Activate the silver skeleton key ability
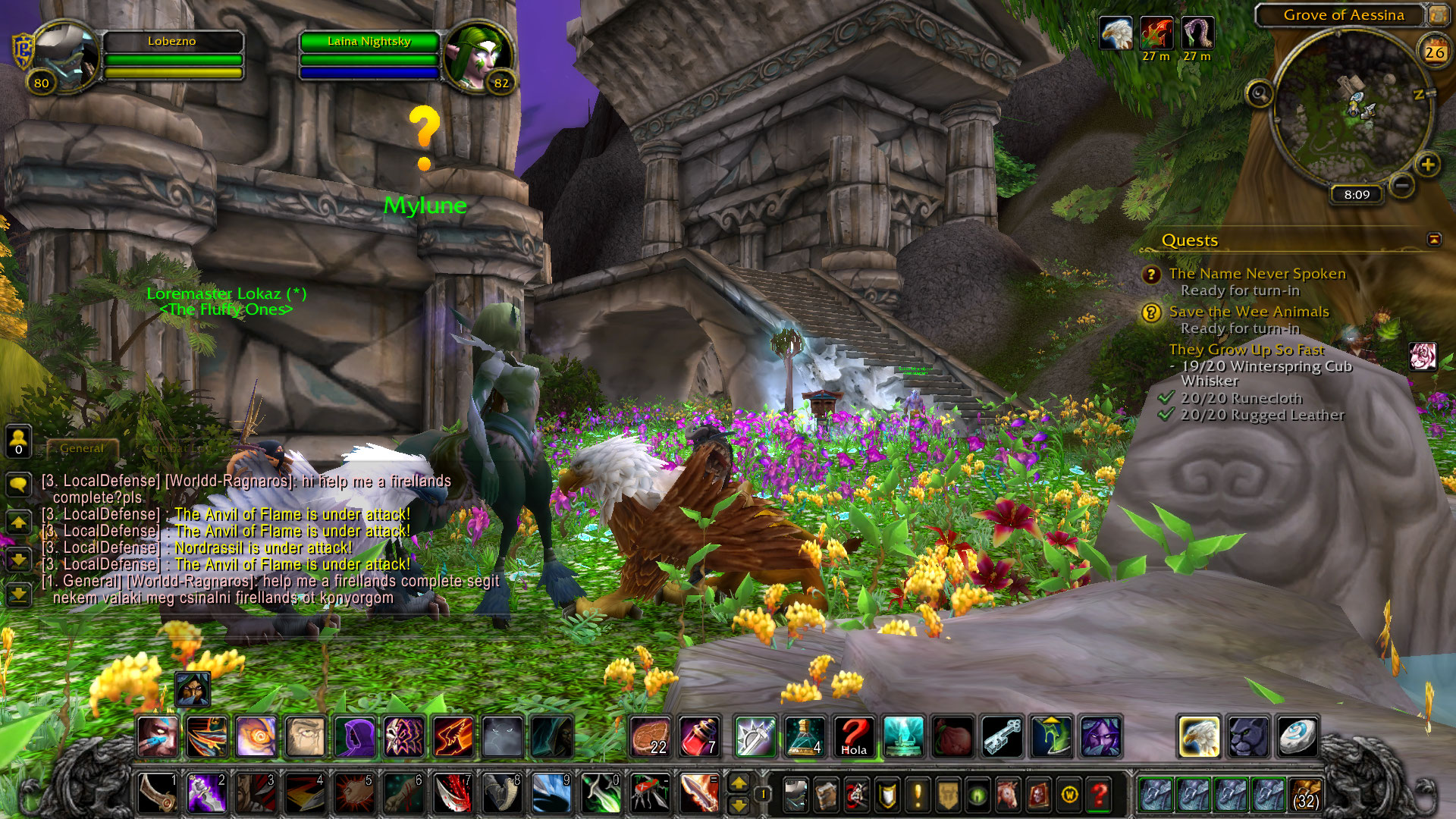Screen dimensions: 1456x819 (1002, 736)
